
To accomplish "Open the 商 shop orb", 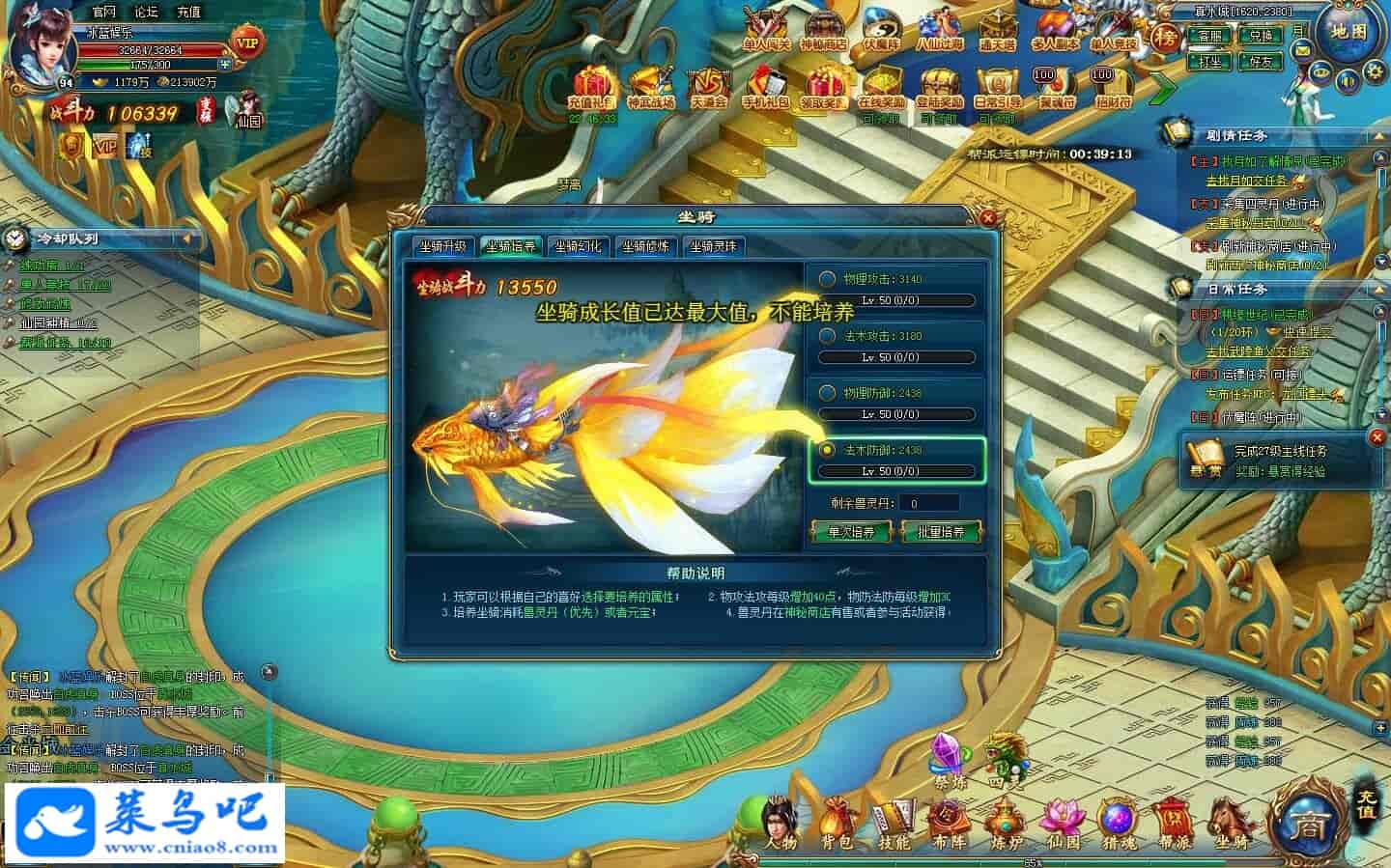I will (x=1308, y=824).
